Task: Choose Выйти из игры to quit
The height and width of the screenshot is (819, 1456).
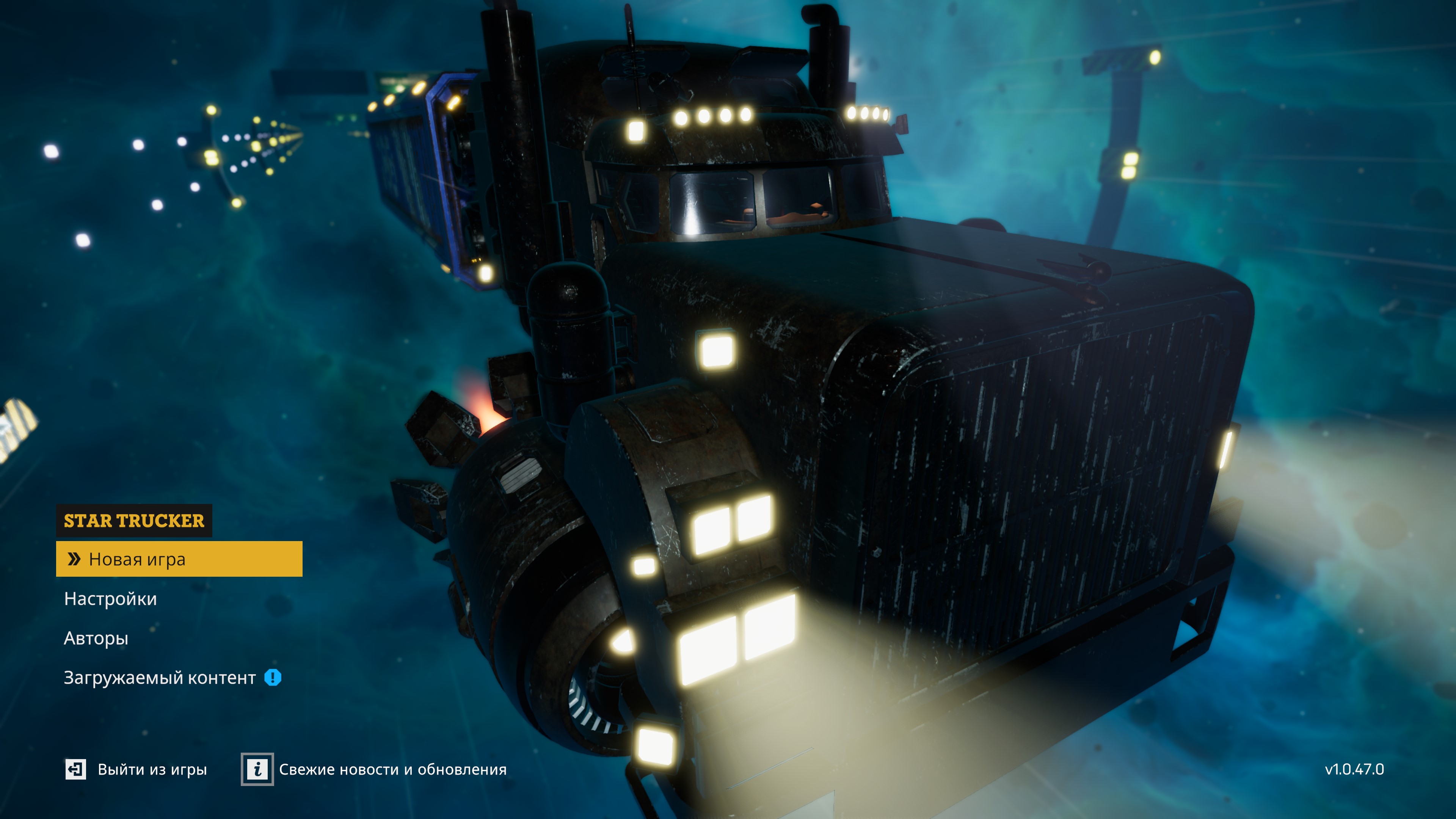Action: [x=136, y=769]
